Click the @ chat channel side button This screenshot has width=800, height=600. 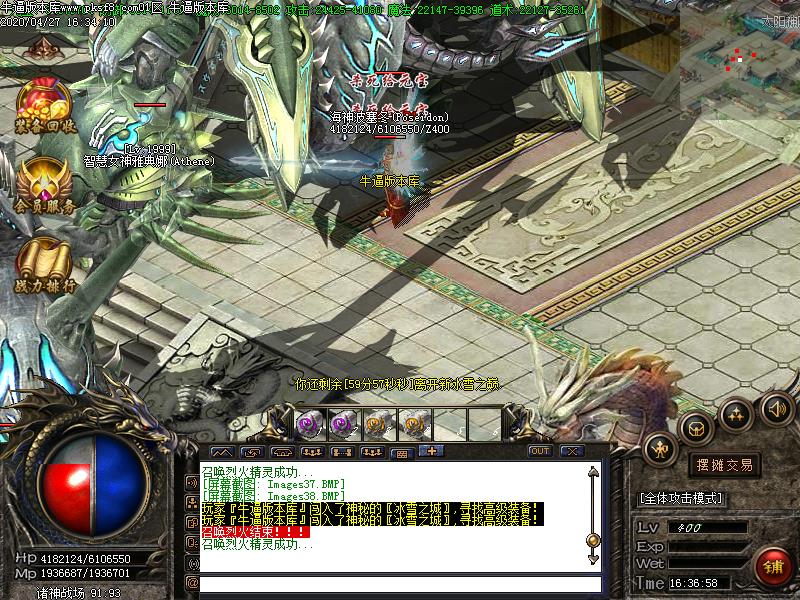pos(192,582)
